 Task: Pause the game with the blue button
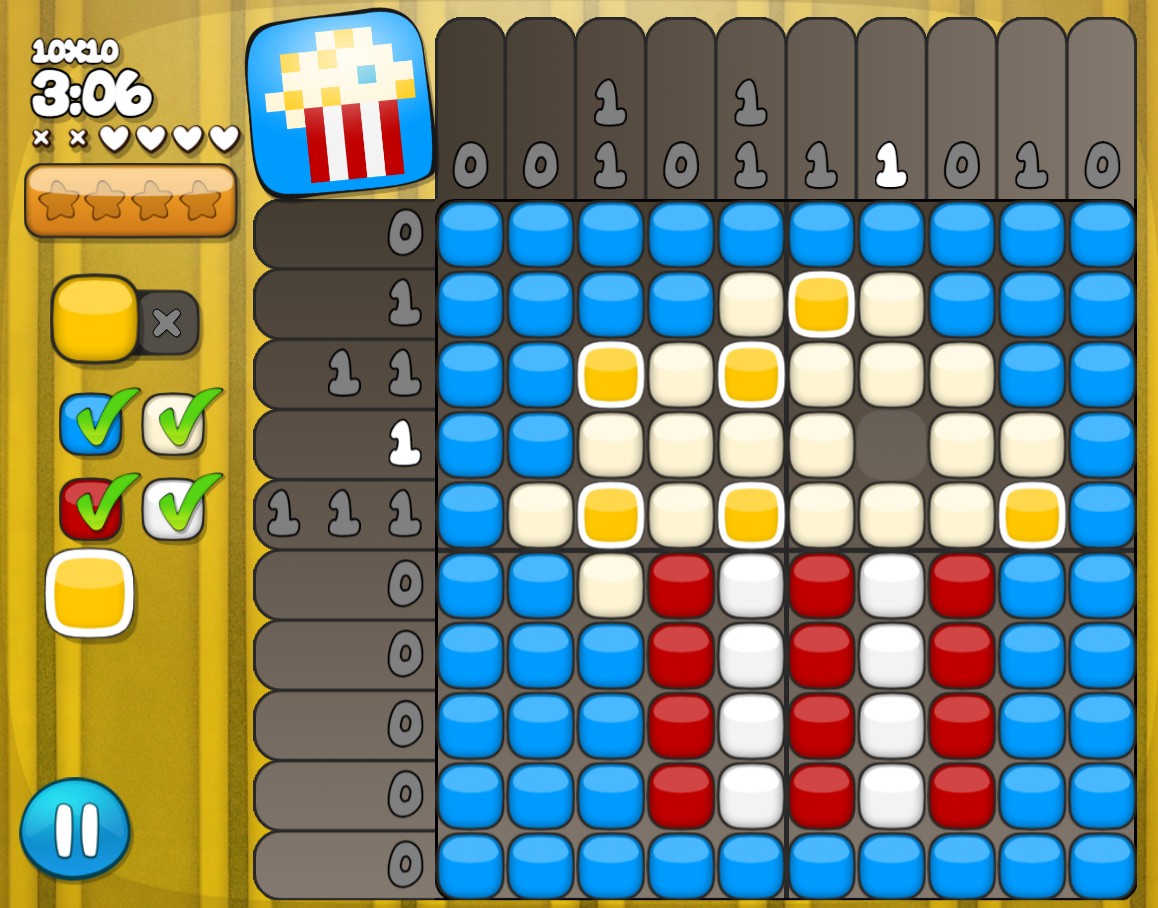coord(75,829)
